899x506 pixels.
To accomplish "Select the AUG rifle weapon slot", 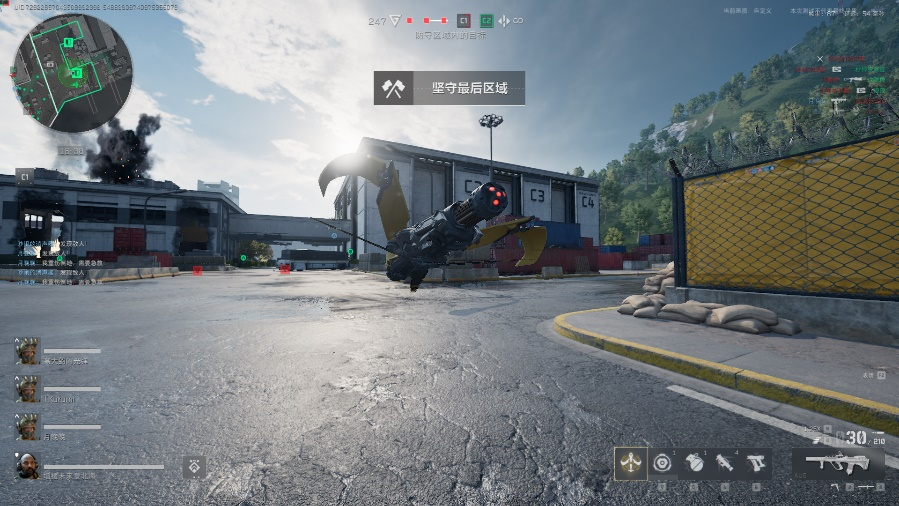I will [x=838, y=462].
